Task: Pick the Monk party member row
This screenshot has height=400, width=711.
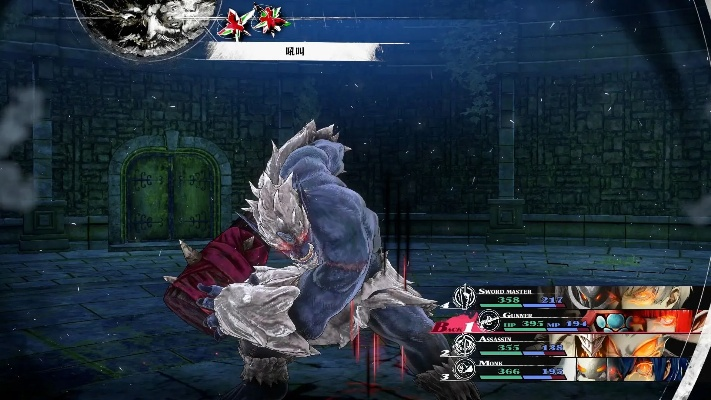Action: point(575,370)
